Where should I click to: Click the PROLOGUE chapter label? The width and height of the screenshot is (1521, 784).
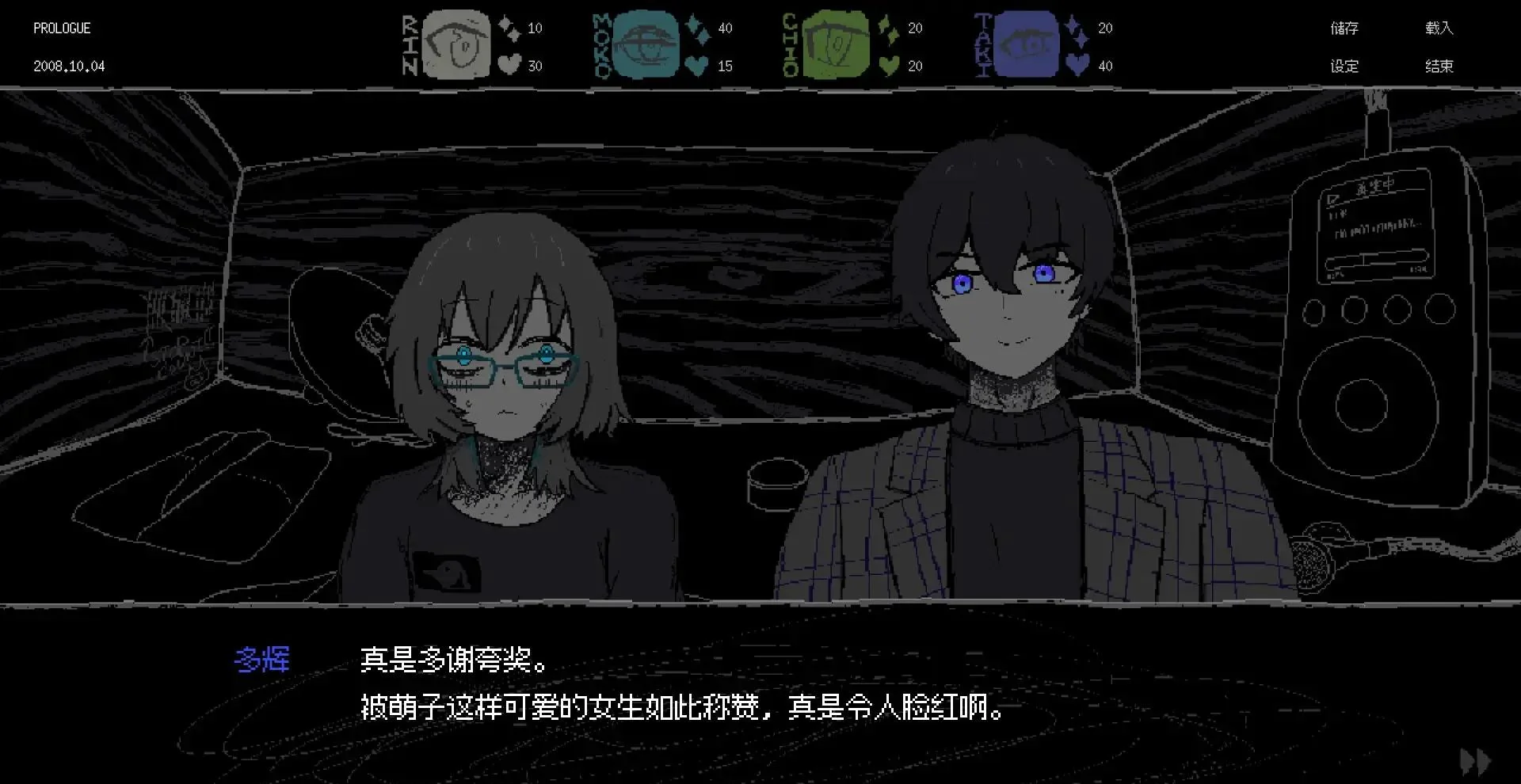click(61, 28)
